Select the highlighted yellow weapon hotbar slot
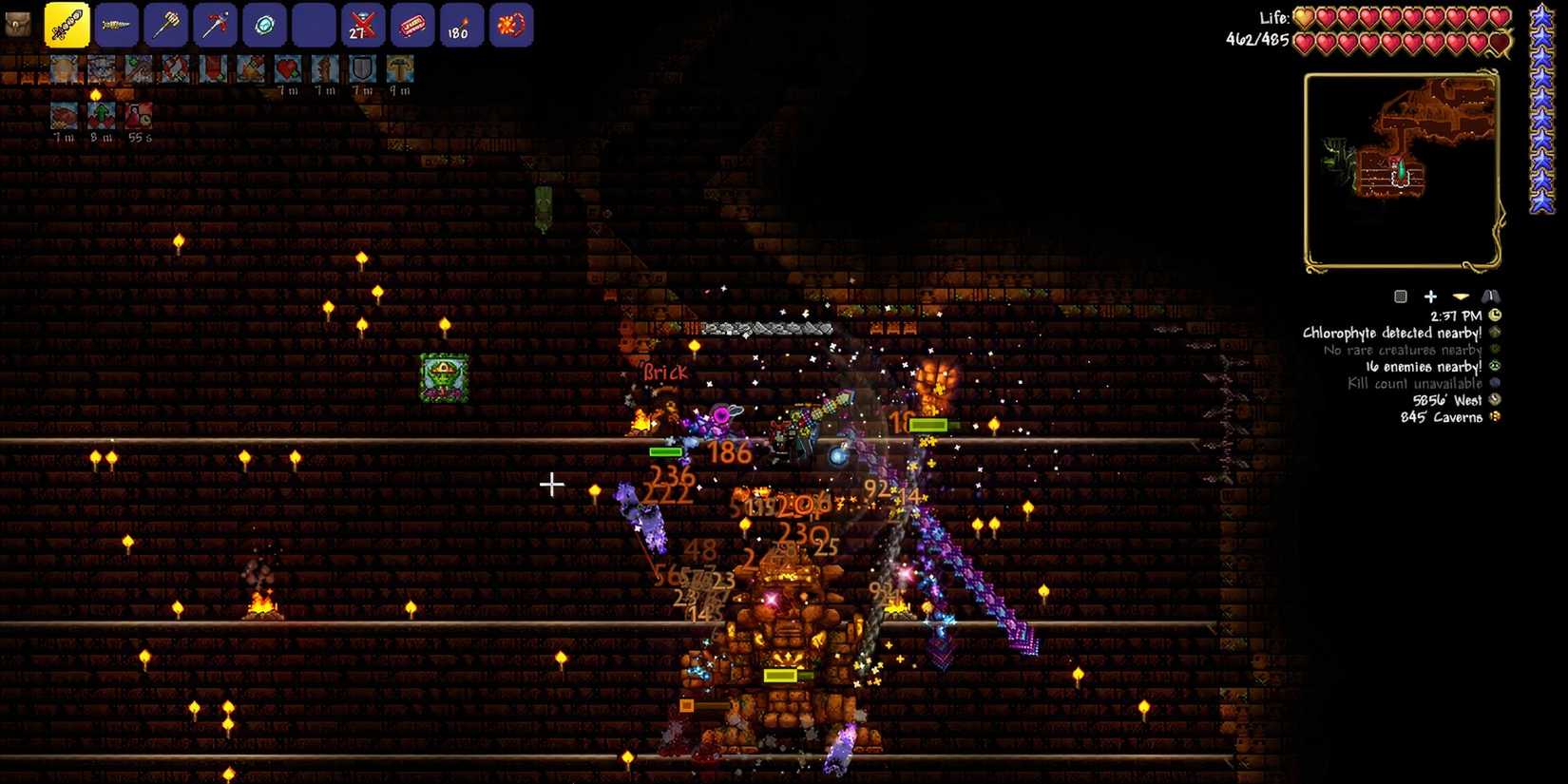The image size is (1568, 784). [x=67, y=25]
